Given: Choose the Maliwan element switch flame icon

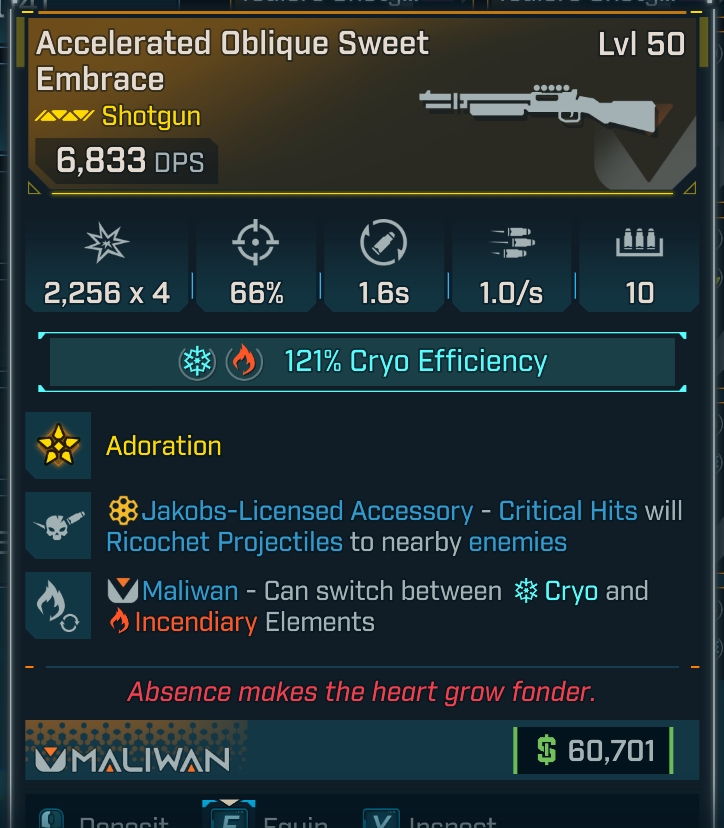Looking at the screenshot, I should [58, 606].
